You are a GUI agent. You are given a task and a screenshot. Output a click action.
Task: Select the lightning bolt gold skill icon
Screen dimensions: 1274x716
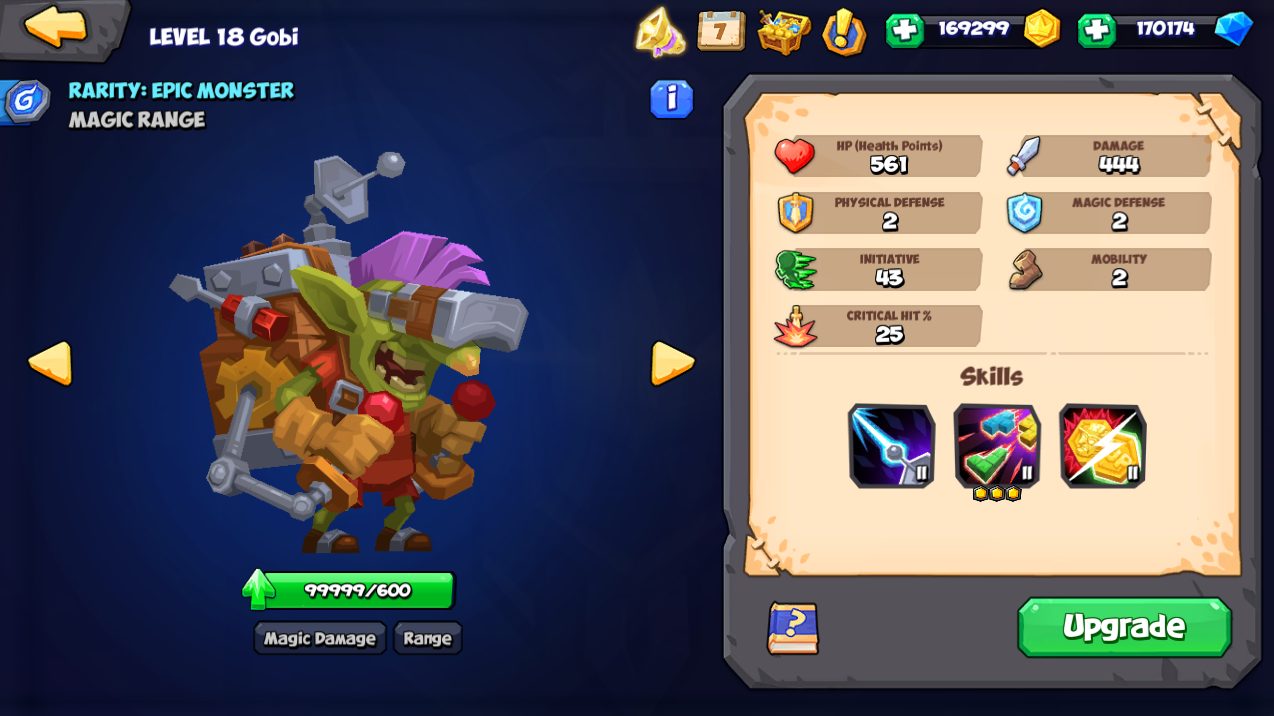[1102, 446]
